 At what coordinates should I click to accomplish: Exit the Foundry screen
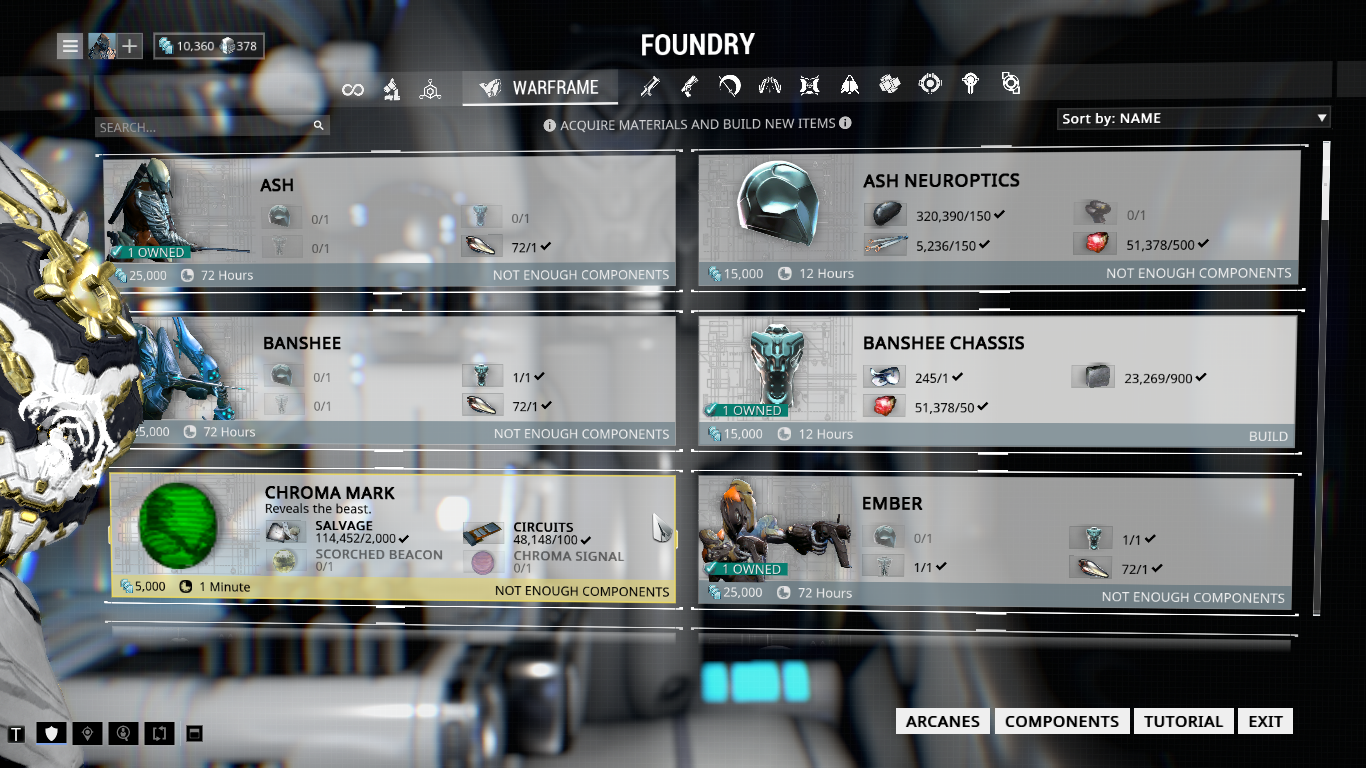click(x=1265, y=722)
